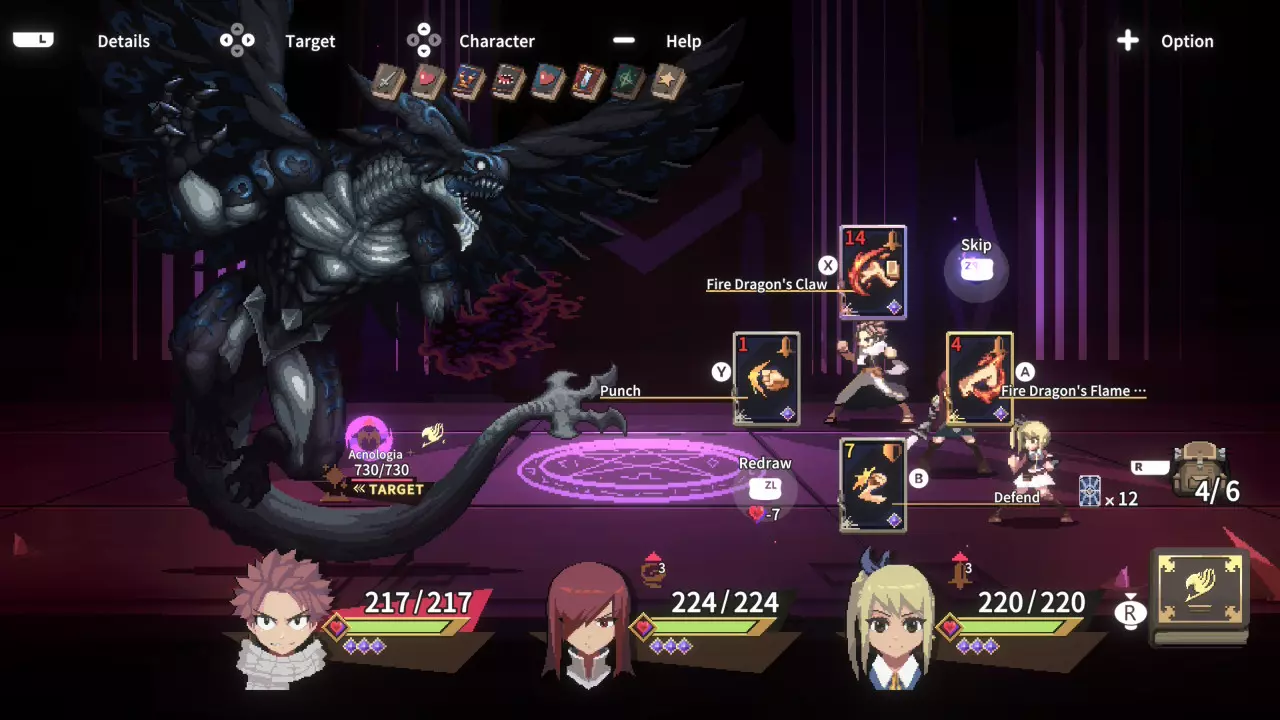Select the Punch card
Screen dimensions: 1280x720
tap(766, 379)
